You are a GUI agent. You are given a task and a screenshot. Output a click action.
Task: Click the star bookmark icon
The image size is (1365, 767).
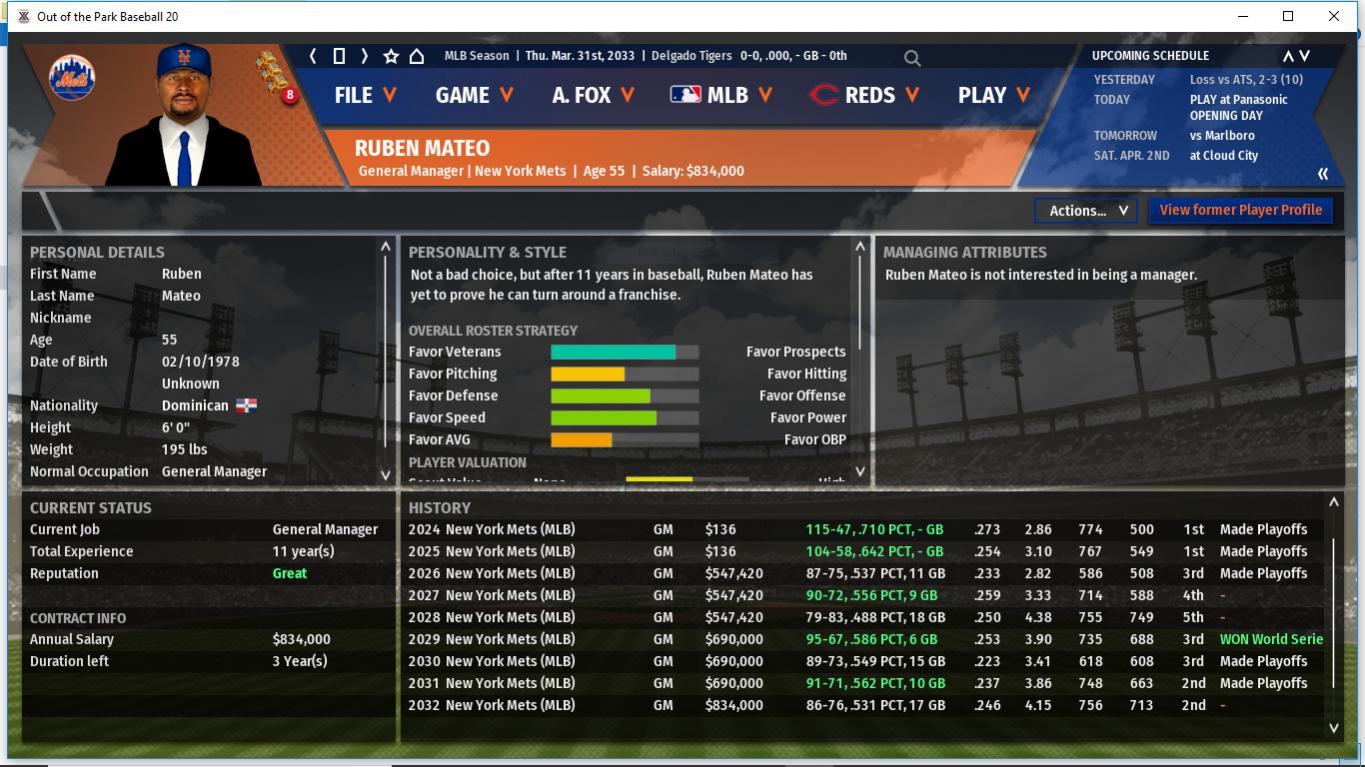pyautogui.click(x=391, y=56)
